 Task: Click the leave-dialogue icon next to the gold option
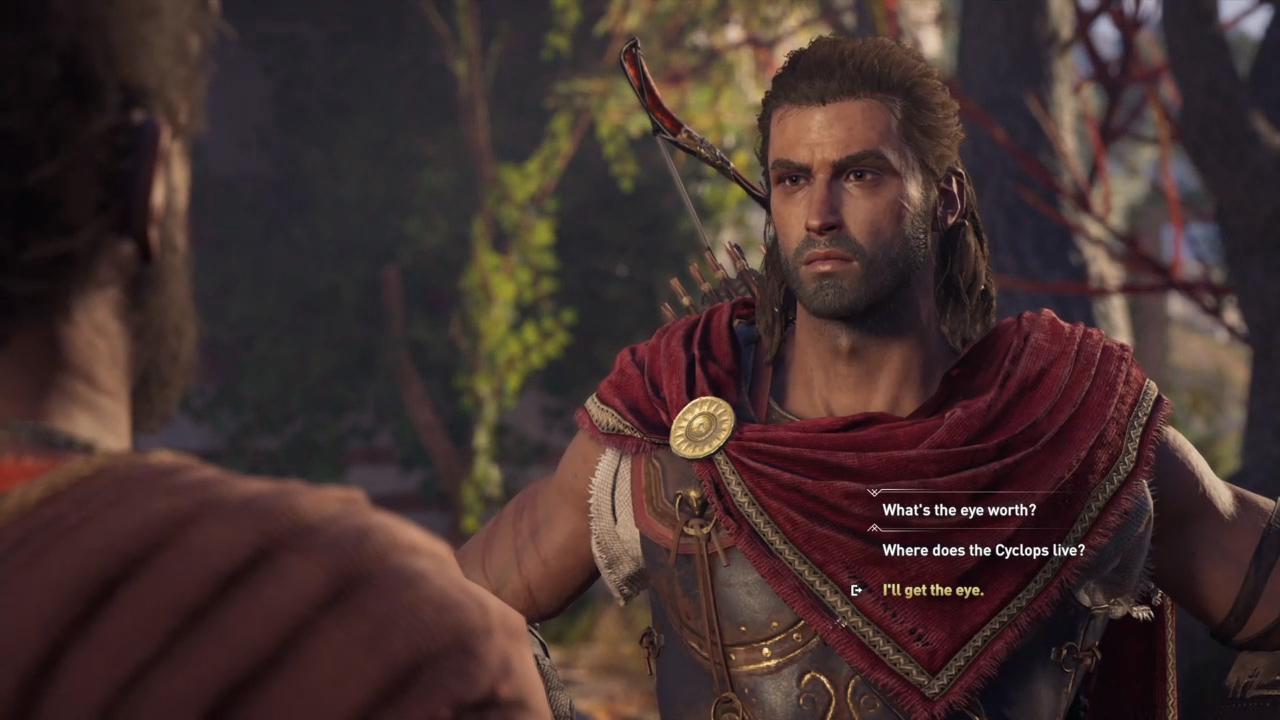coord(856,590)
